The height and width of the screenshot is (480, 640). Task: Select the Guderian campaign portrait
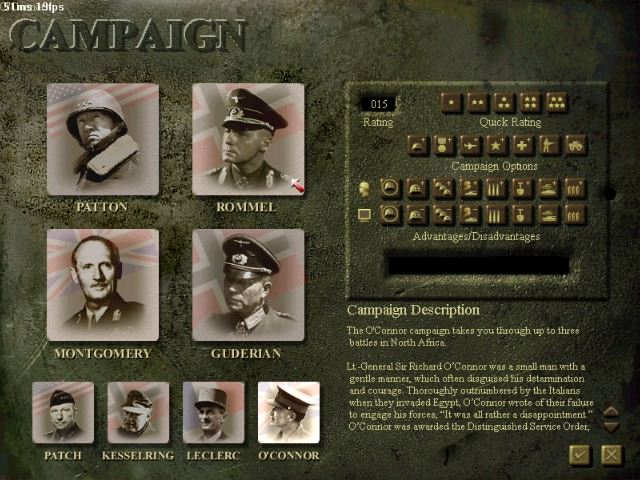pos(248,285)
